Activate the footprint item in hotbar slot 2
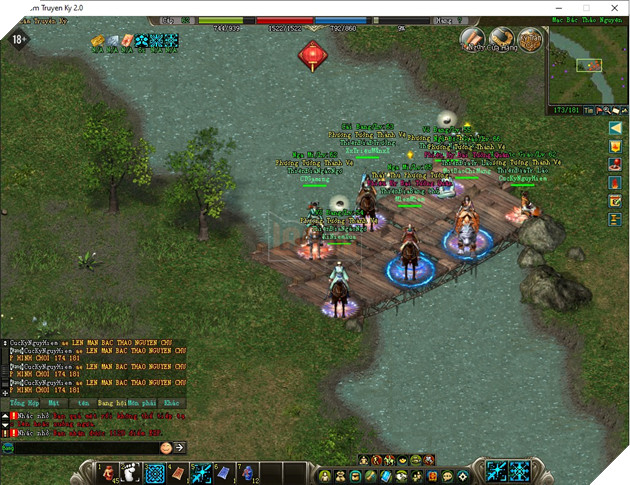 tap(131, 472)
